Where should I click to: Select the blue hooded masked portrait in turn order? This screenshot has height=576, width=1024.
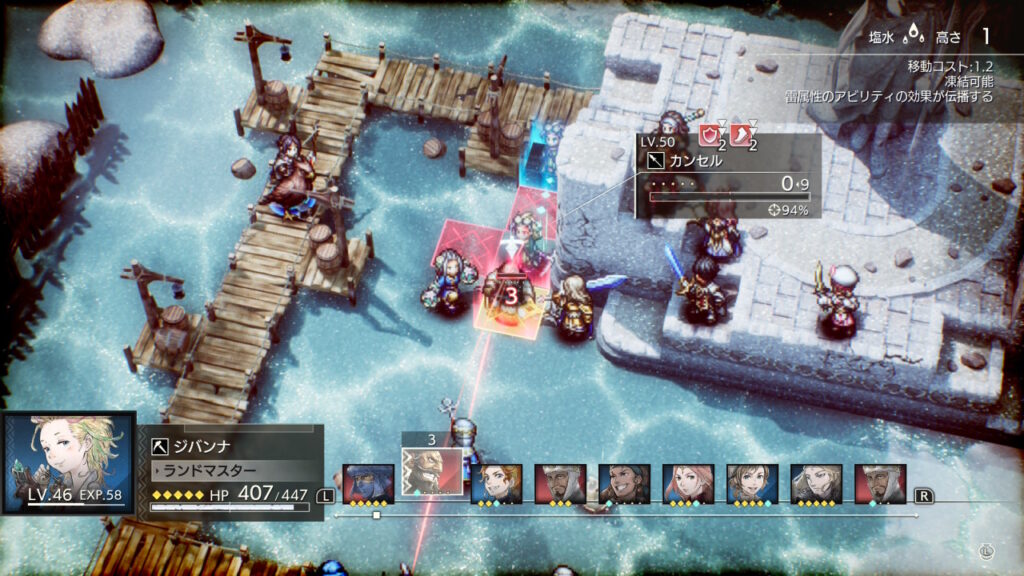(368, 483)
